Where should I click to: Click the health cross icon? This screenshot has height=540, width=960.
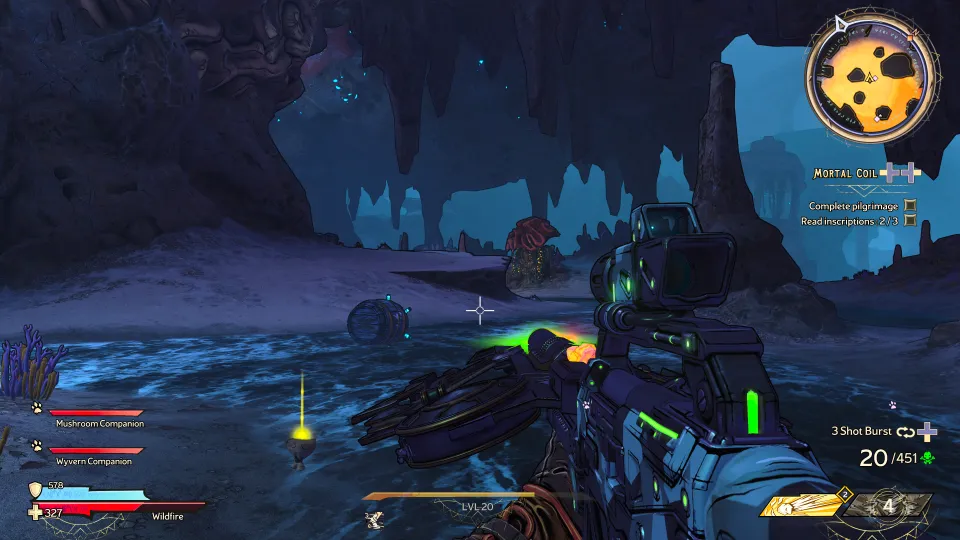tap(36, 512)
